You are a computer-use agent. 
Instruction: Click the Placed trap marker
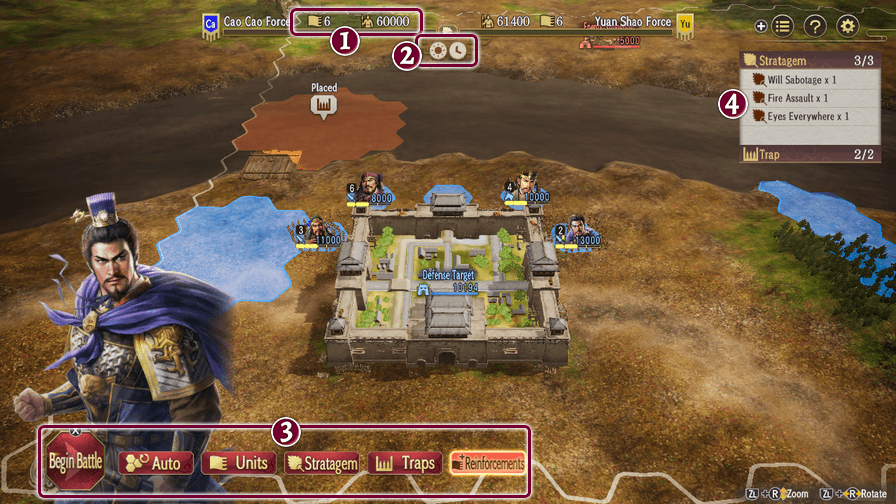pyautogui.click(x=322, y=104)
